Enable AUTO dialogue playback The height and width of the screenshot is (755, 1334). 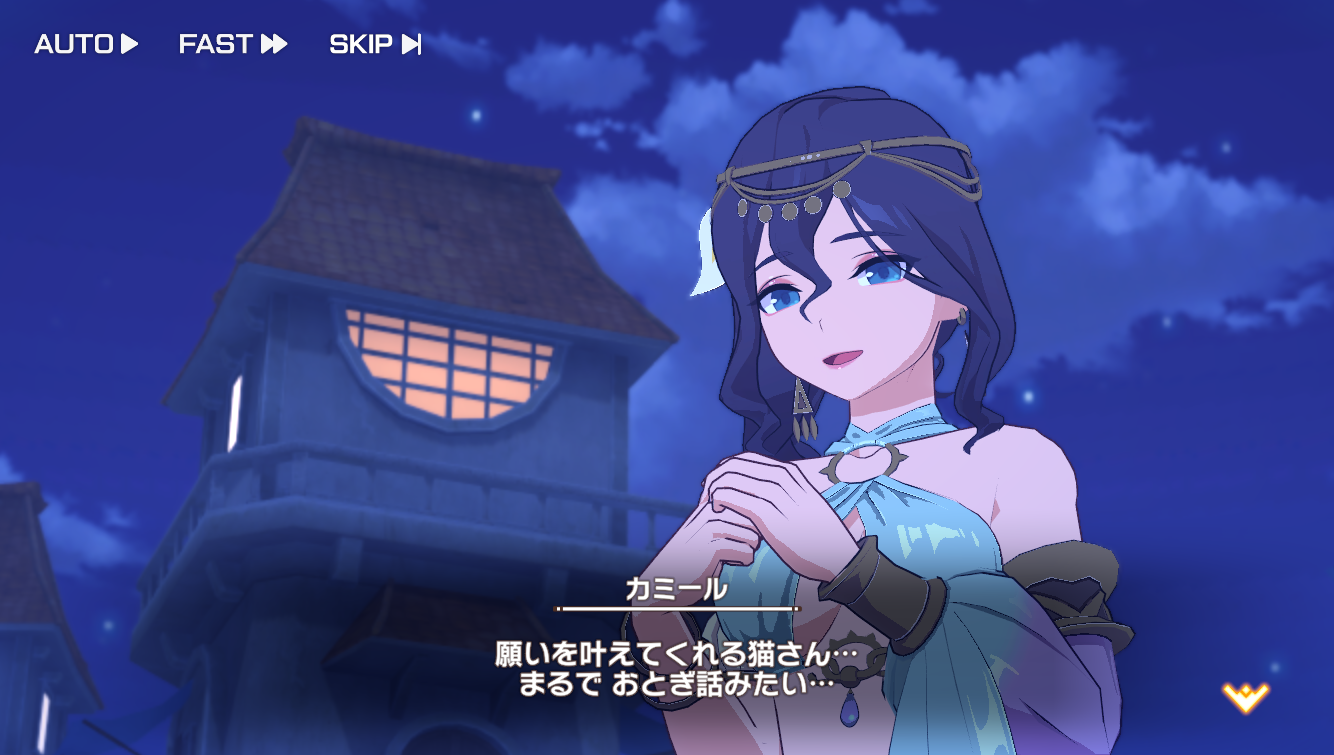86,44
